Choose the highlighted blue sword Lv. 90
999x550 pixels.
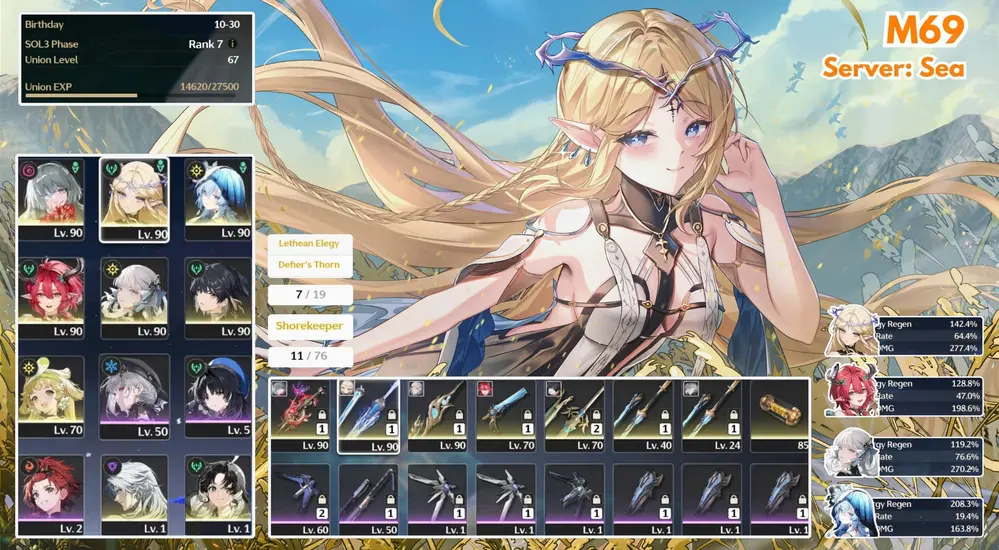click(x=368, y=414)
